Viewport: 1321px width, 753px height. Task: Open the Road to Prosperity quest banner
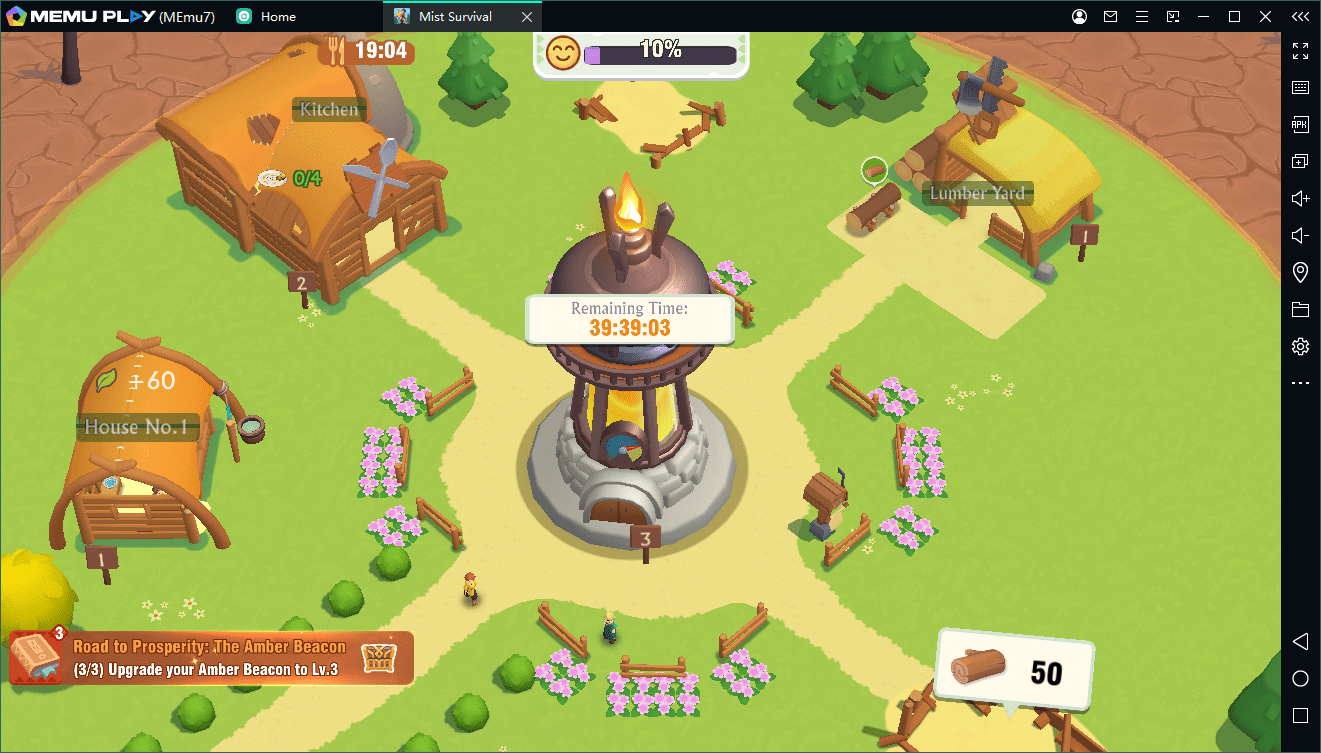point(210,658)
